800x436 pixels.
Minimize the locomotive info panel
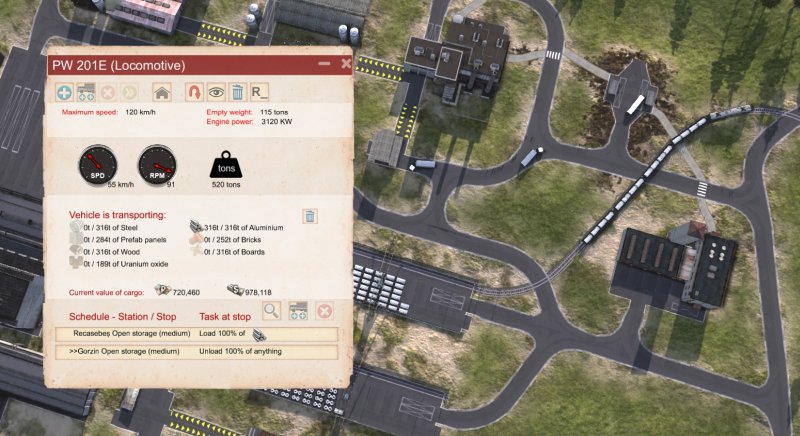click(324, 63)
